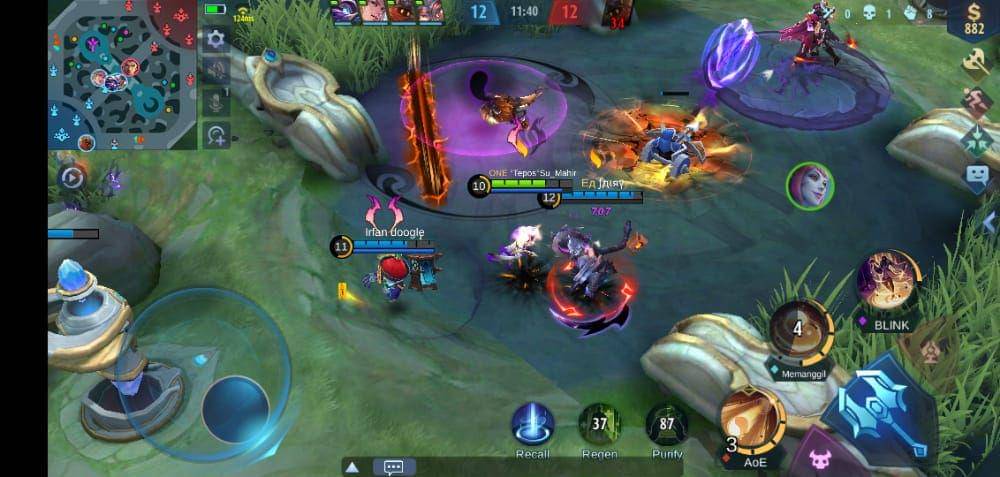The image size is (1000, 477).
Task: Activate the Regen skill
Action: point(600,424)
